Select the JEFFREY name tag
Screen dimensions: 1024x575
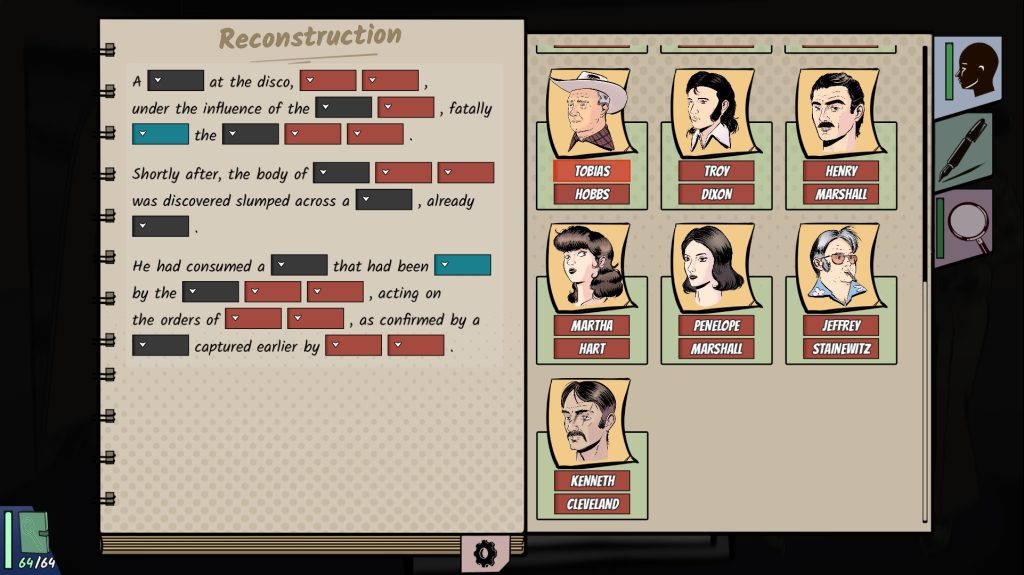coord(841,325)
